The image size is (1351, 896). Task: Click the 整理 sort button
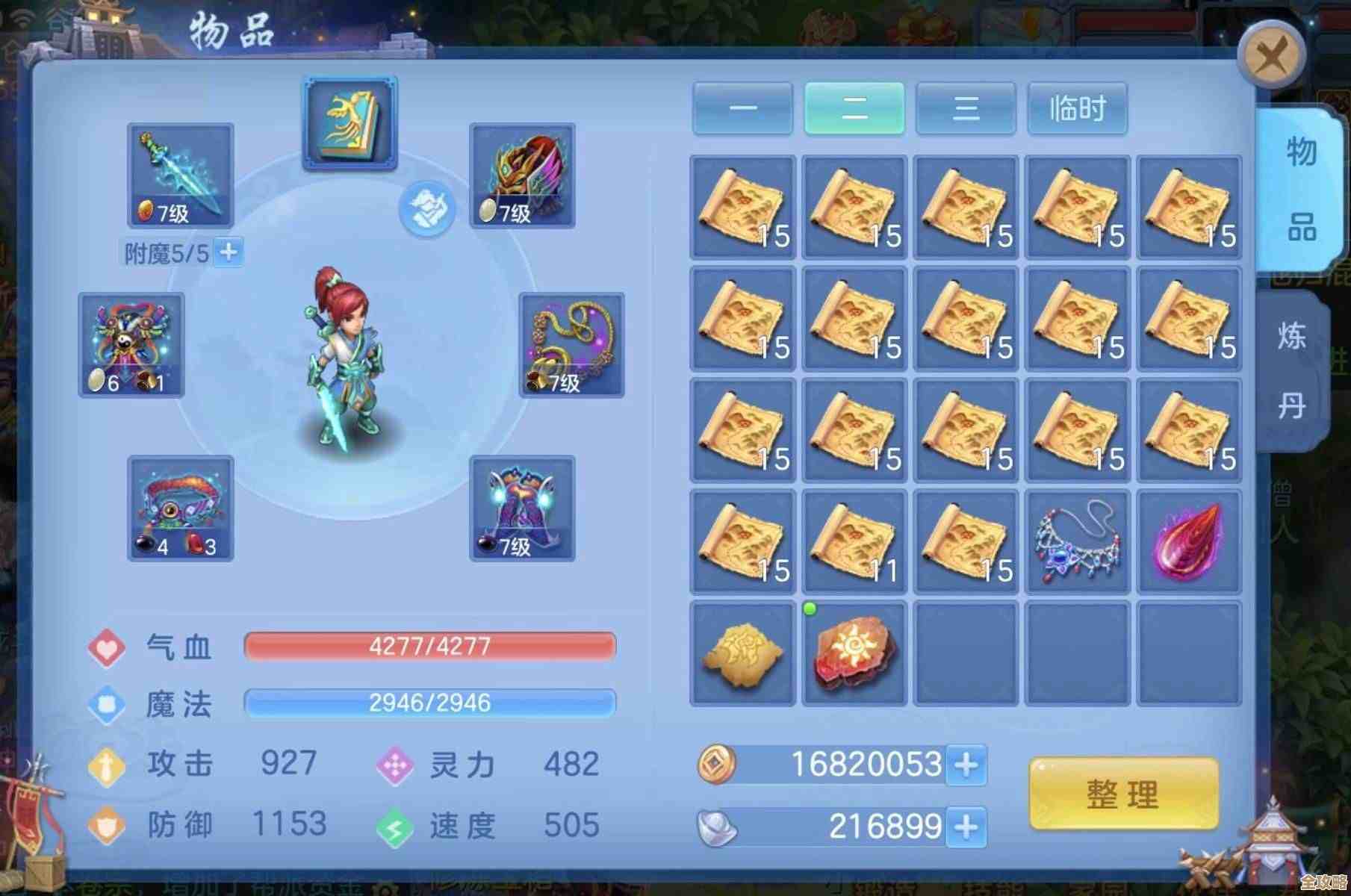1123,794
